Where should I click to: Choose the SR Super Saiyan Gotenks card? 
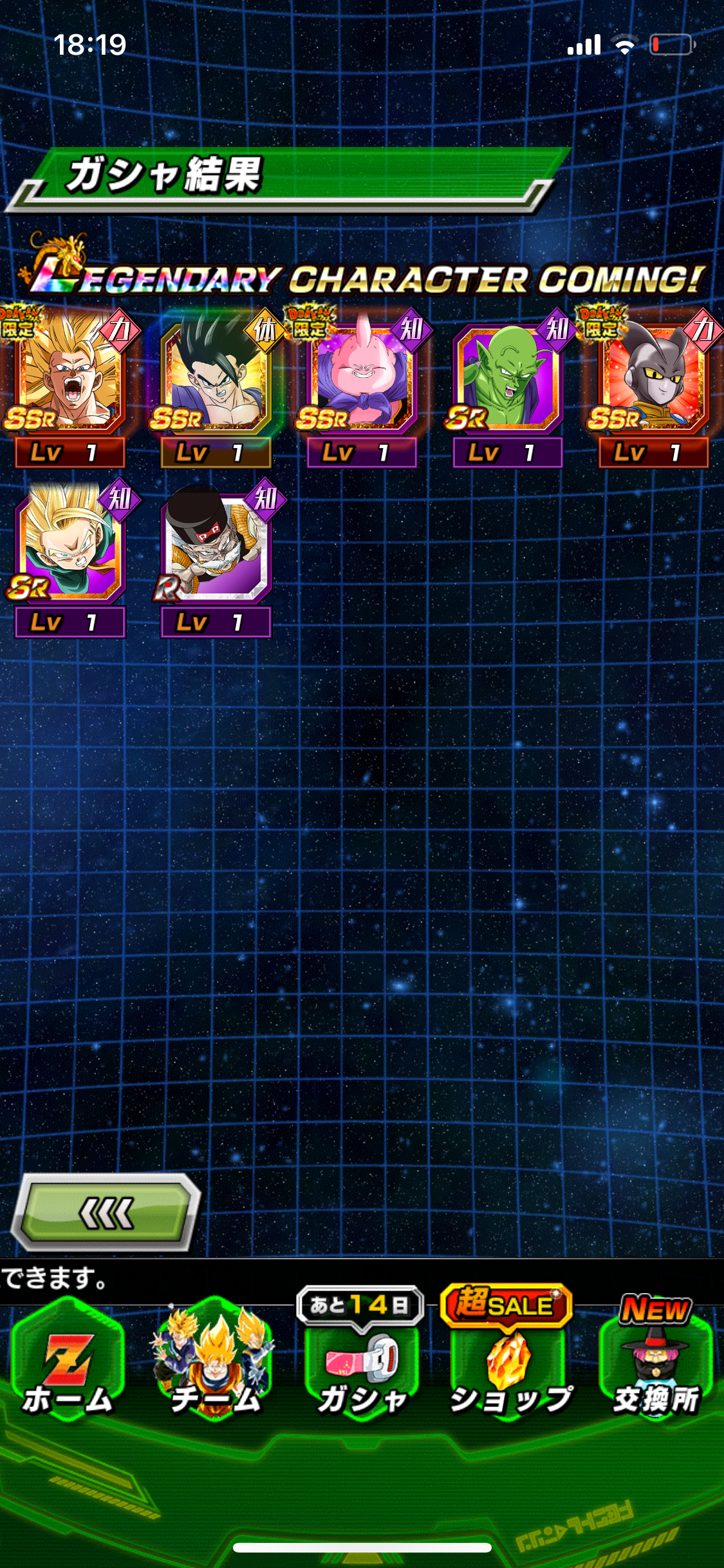pyautogui.click(x=70, y=547)
